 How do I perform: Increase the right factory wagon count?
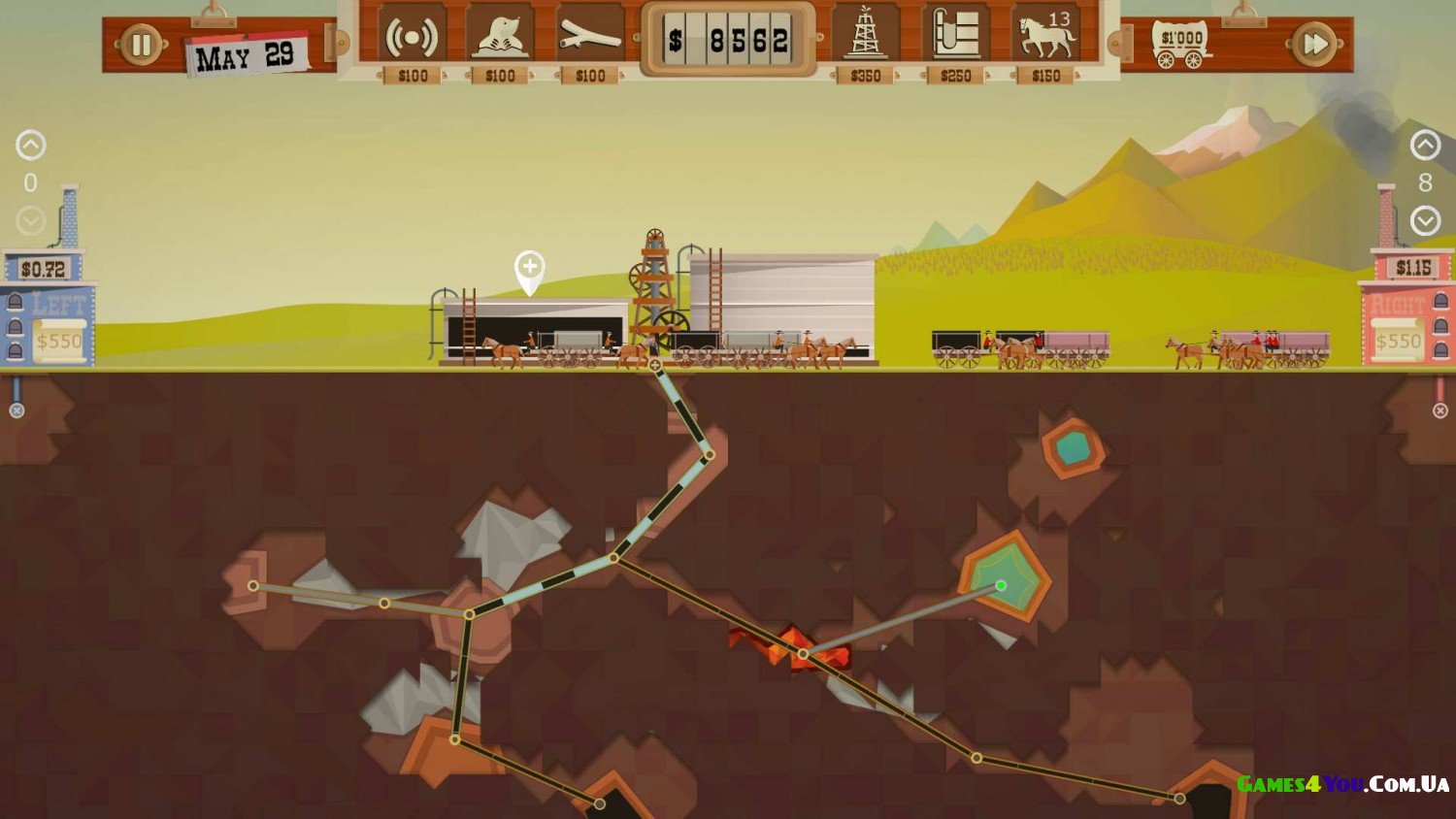click(x=1425, y=146)
